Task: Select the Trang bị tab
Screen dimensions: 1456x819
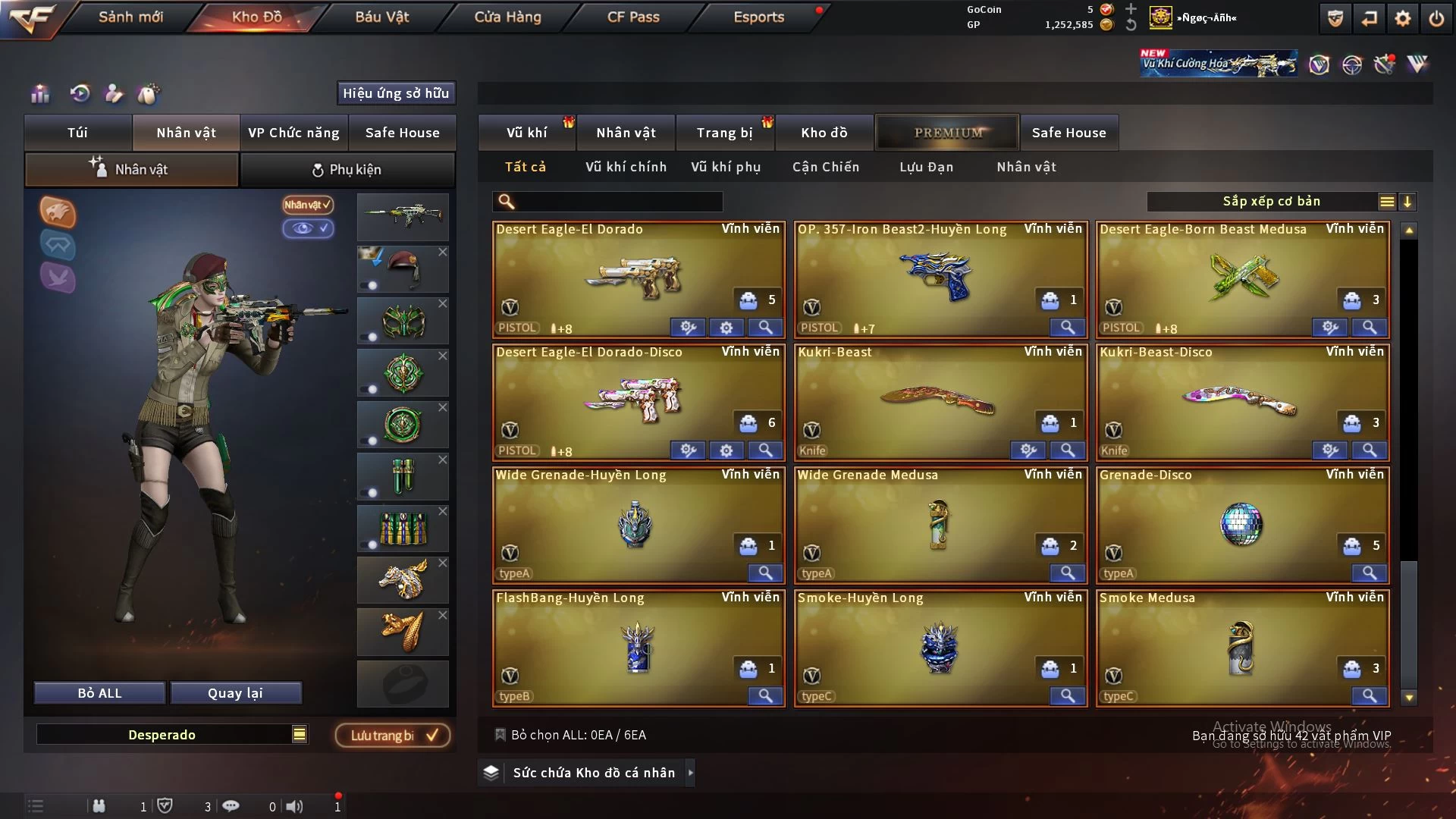Action: click(x=724, y=133)
